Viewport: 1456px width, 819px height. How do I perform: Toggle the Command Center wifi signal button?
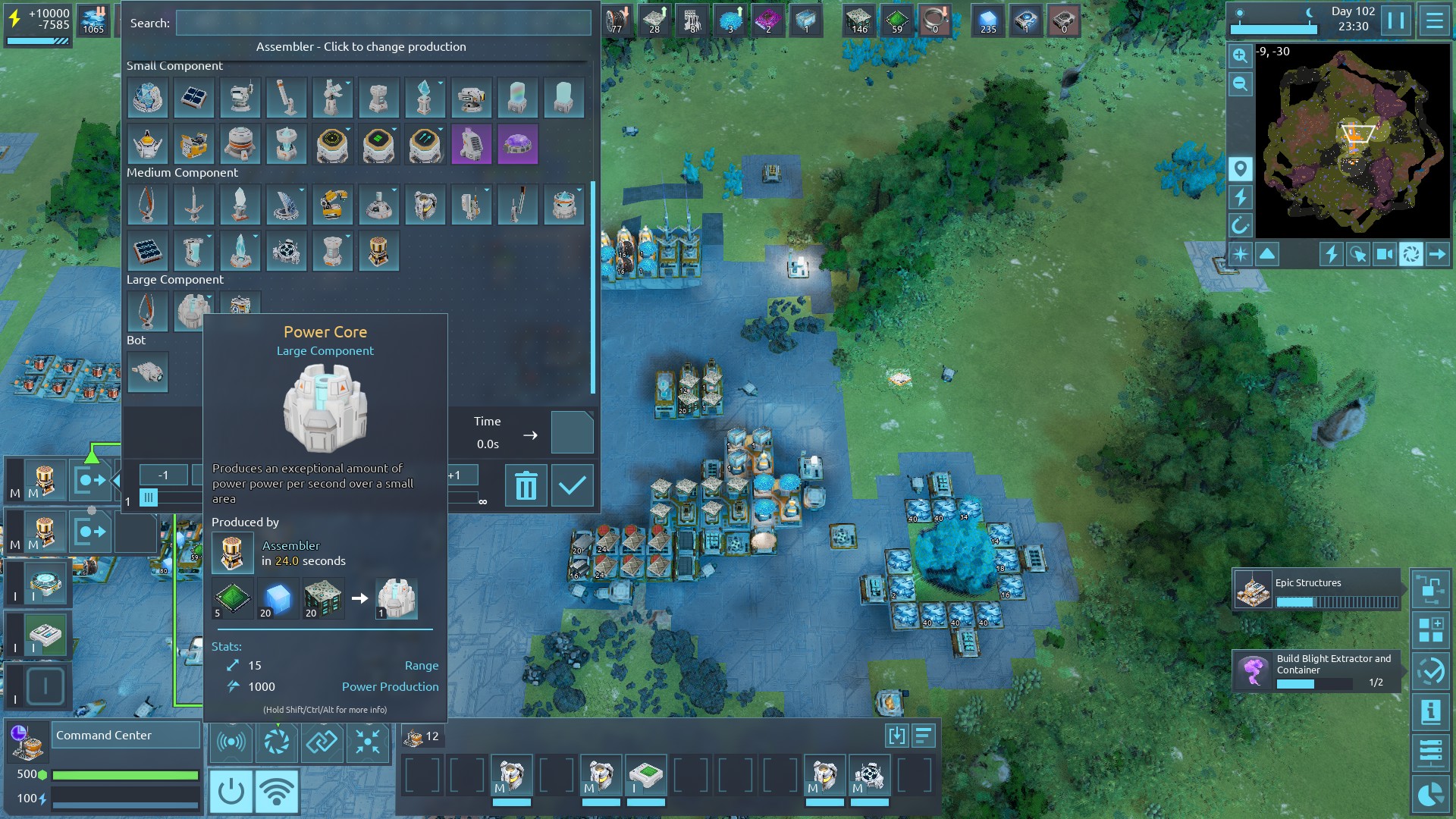[277, 791]
